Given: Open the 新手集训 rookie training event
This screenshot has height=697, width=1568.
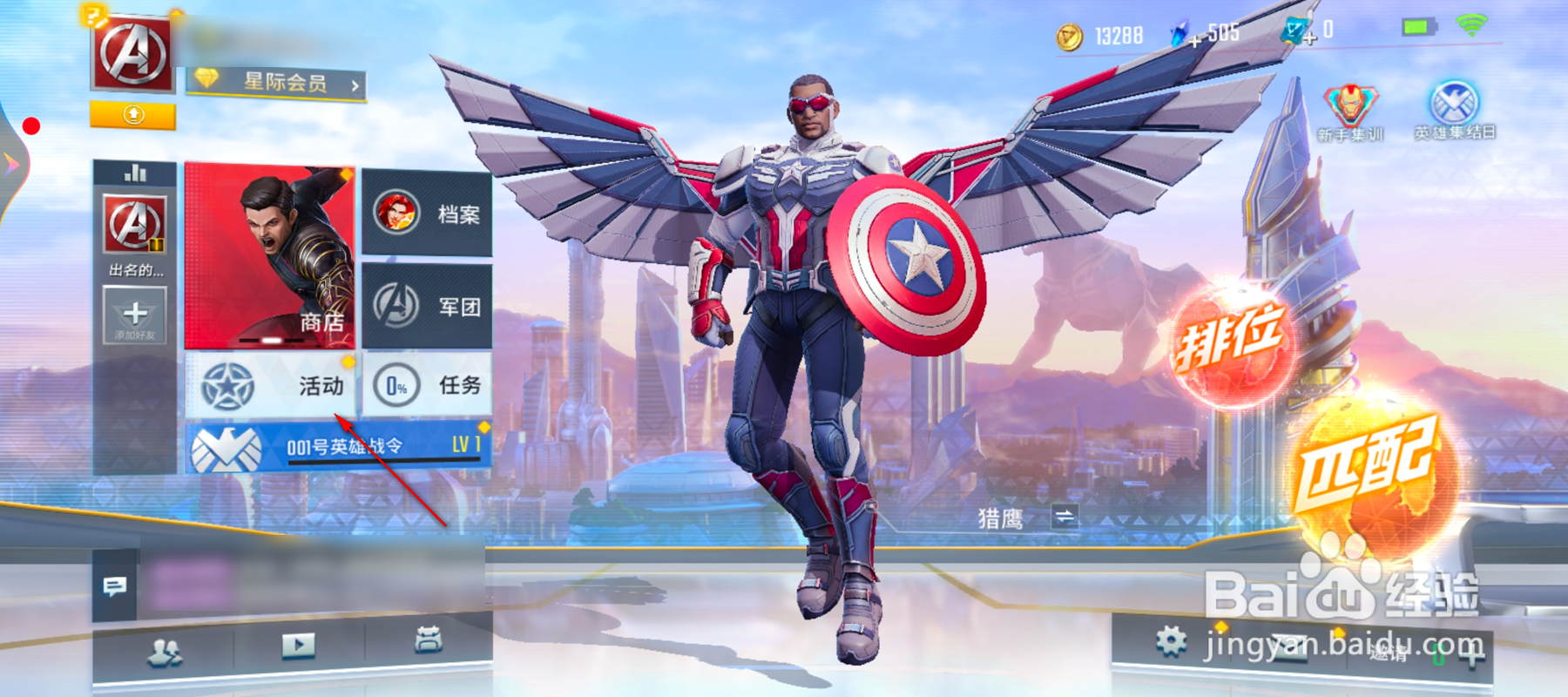Looking at the screenshot, I should pyautogui.click(x=1349, y=113).
